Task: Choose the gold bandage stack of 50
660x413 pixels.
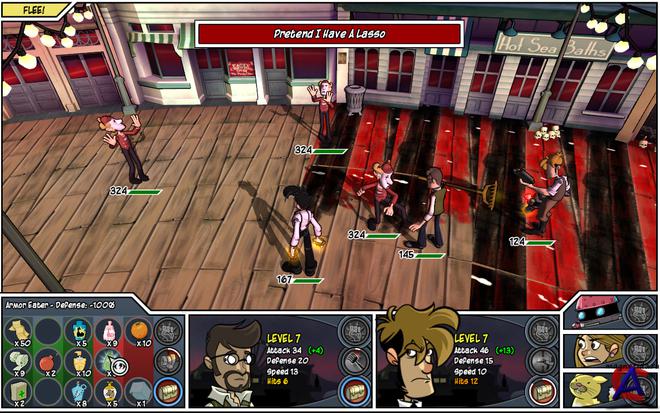Action: 19,329
